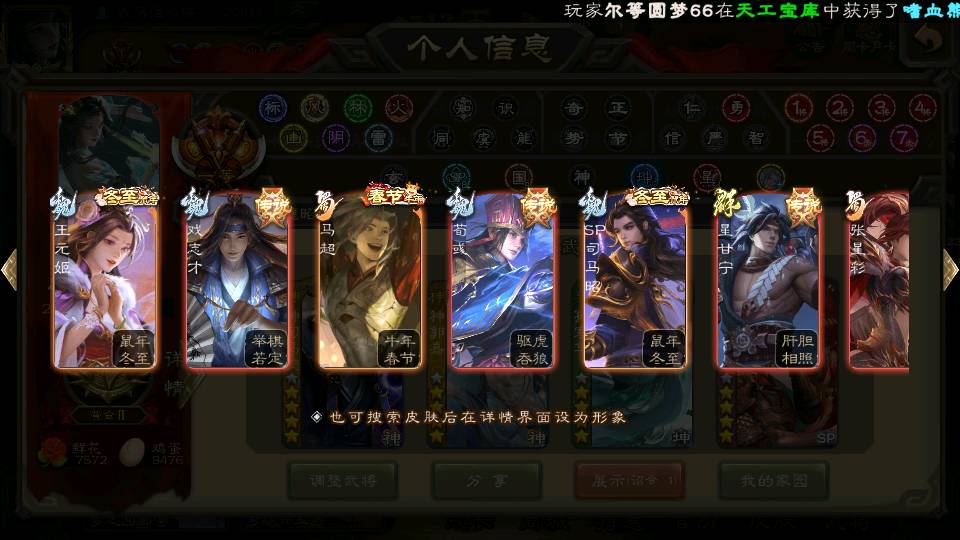Show previous skins with the left arrow
This screenshot has height=540, width=960.
tap(10, 269)
